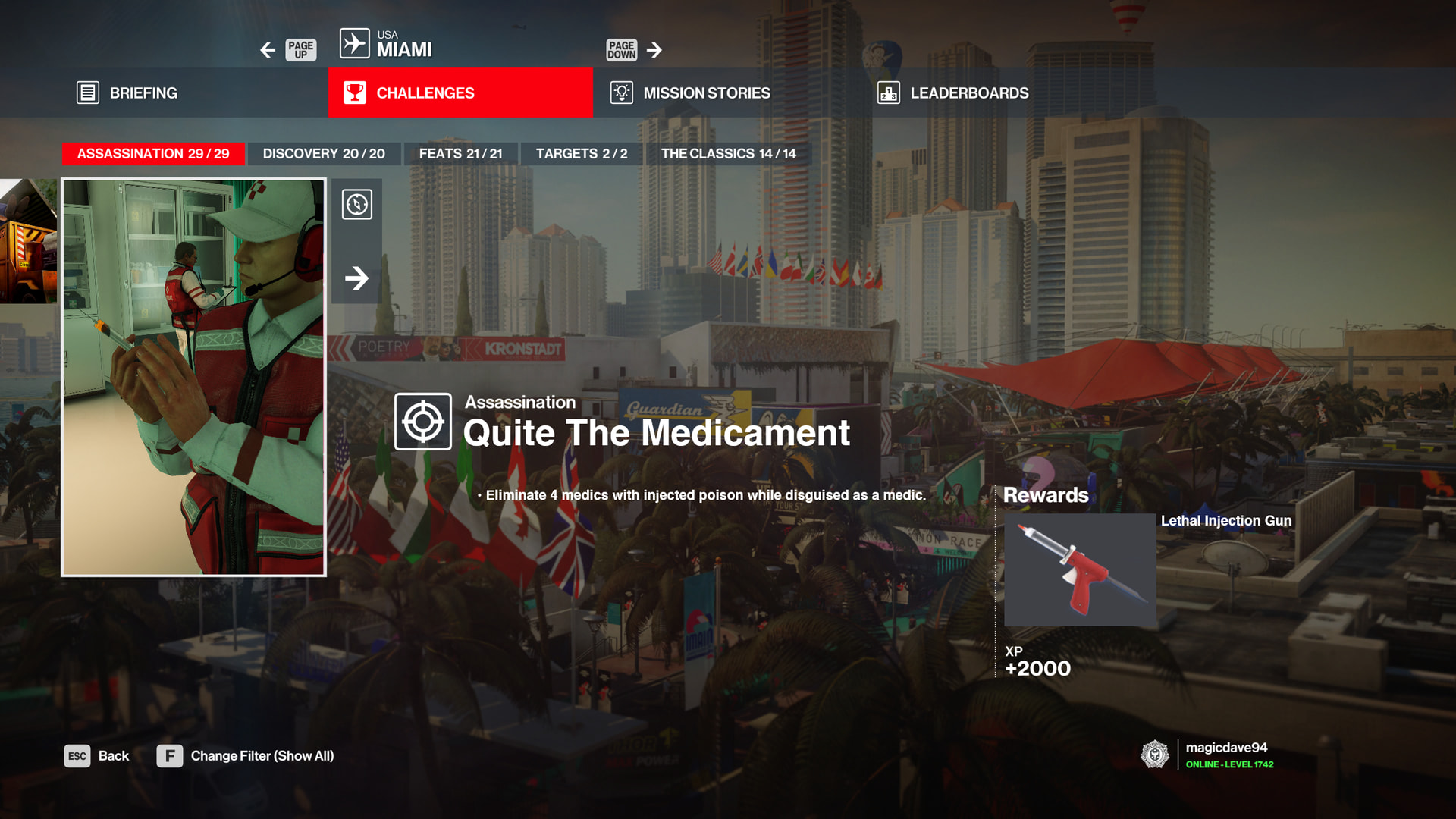The image size is (1456, 819).
Task: Click the Back button
Action: pyautogui.click(x=97, y=756)
